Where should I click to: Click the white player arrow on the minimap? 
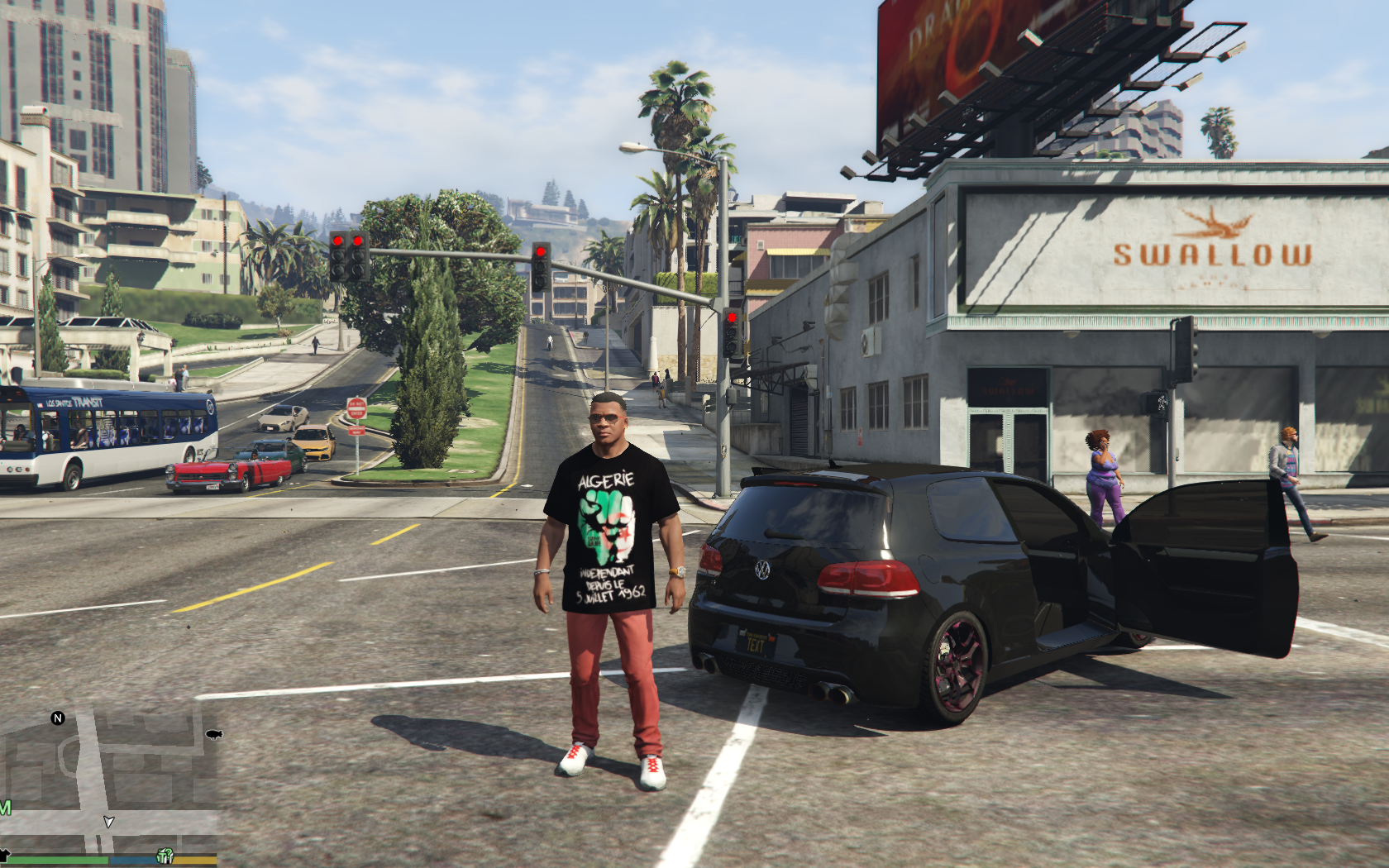pos(108,821)
